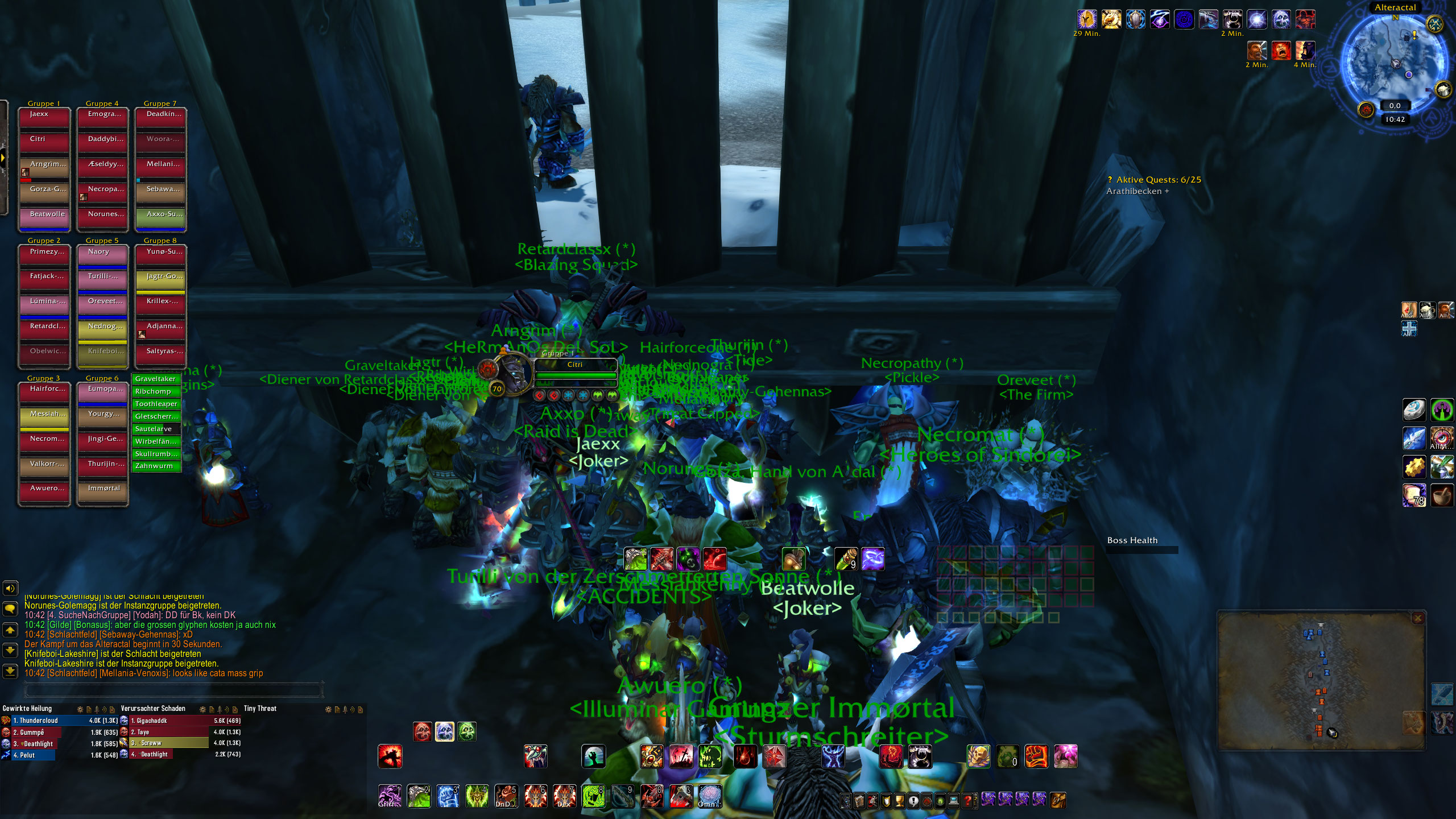
Task: Use the Hearthstone icon on the right action bar
Action: tap(1414, 410)
